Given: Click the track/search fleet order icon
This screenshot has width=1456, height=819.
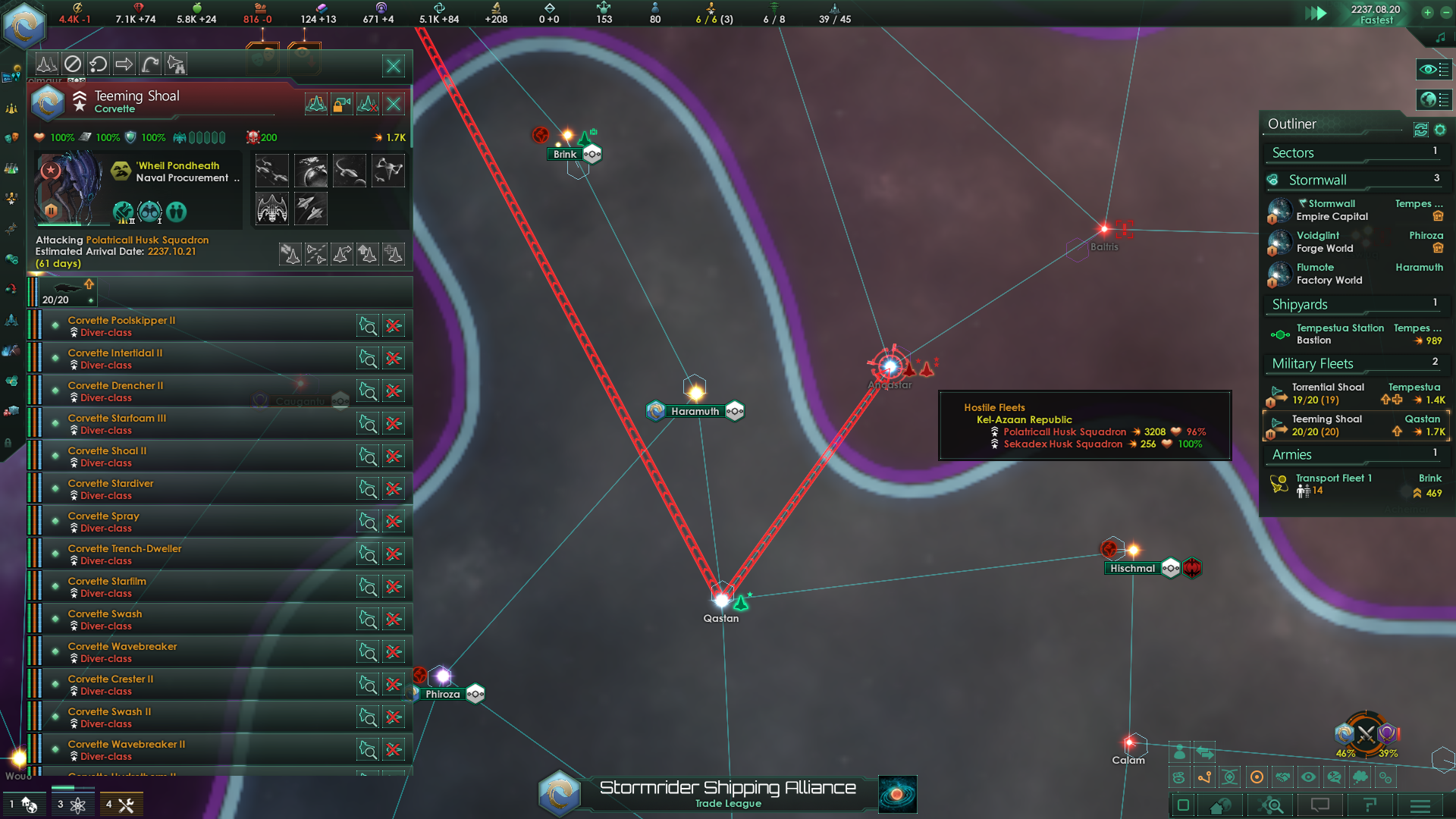Looking at the screenshot, I should 176,64.
